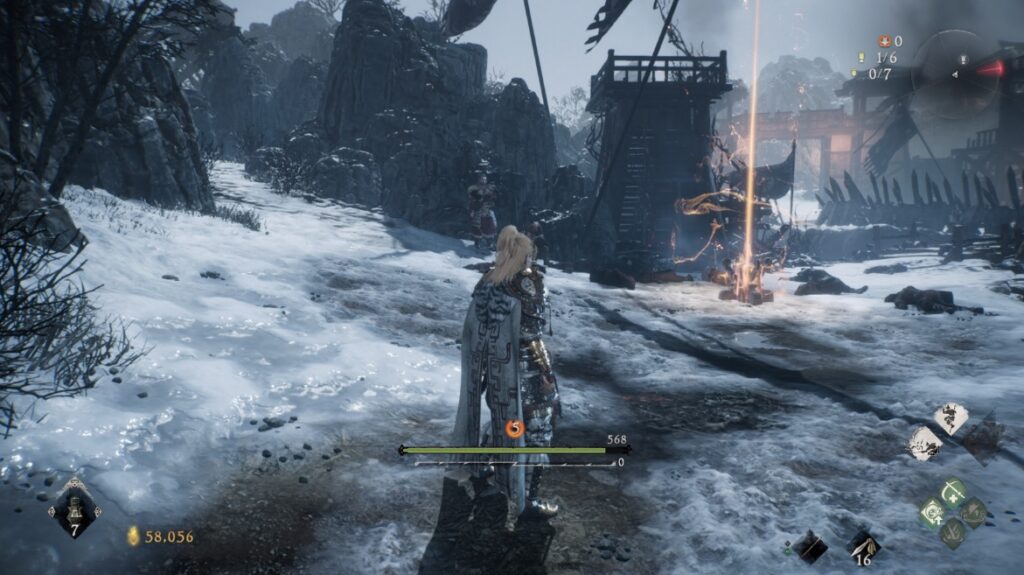
Task: Select the equipped polearm weapon slot
Action: tap(809, 545)
